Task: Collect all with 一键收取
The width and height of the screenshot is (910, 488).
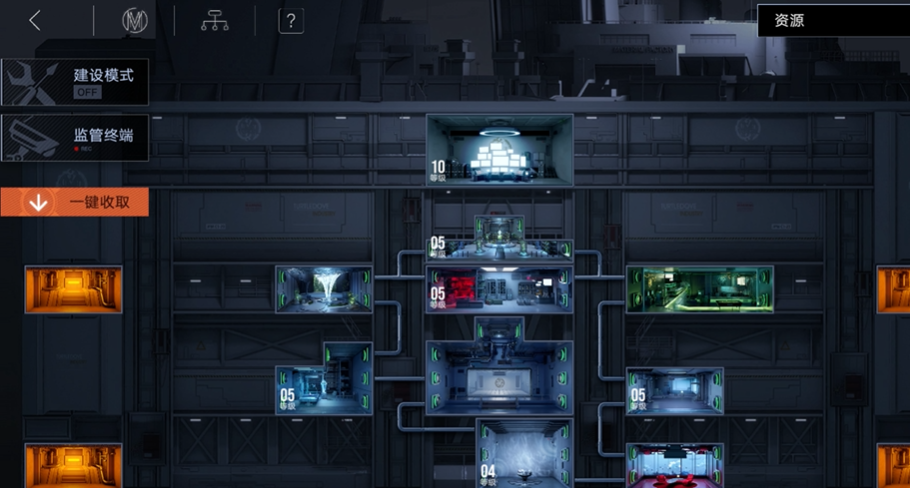Action: (75, 202)
